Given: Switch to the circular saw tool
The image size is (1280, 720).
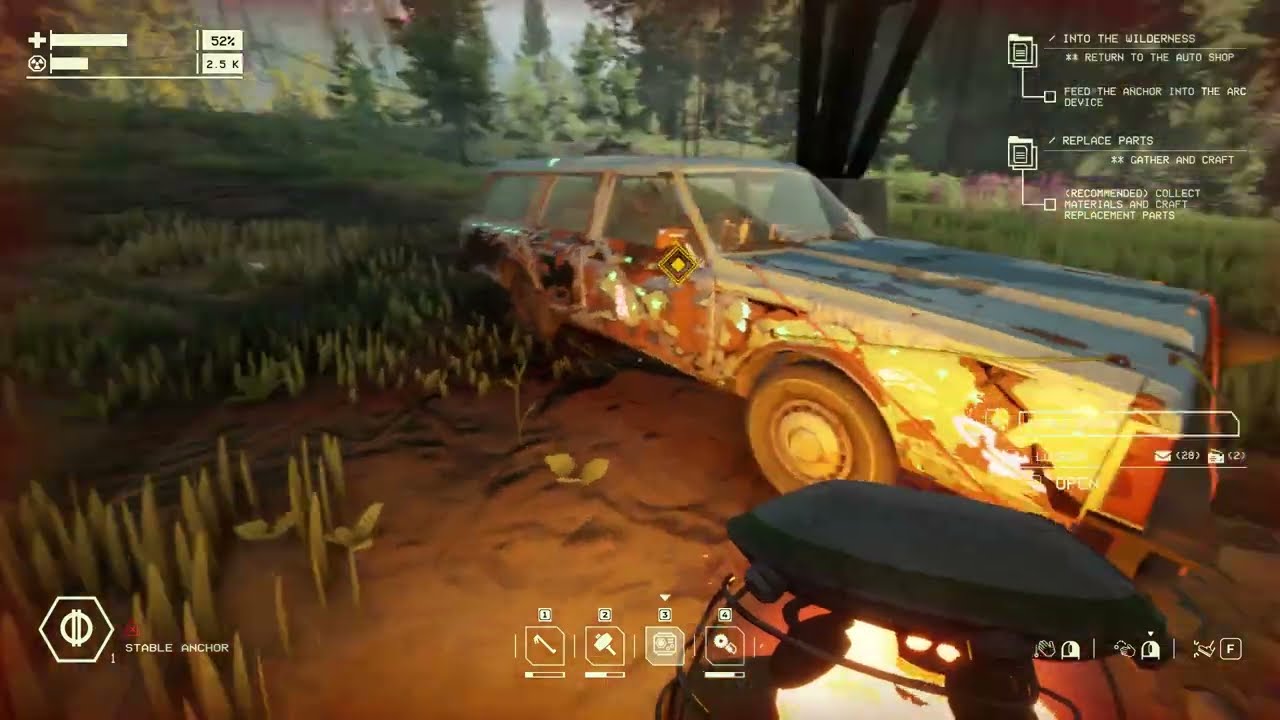Looking at the screenshot, I should coord(724,646).
